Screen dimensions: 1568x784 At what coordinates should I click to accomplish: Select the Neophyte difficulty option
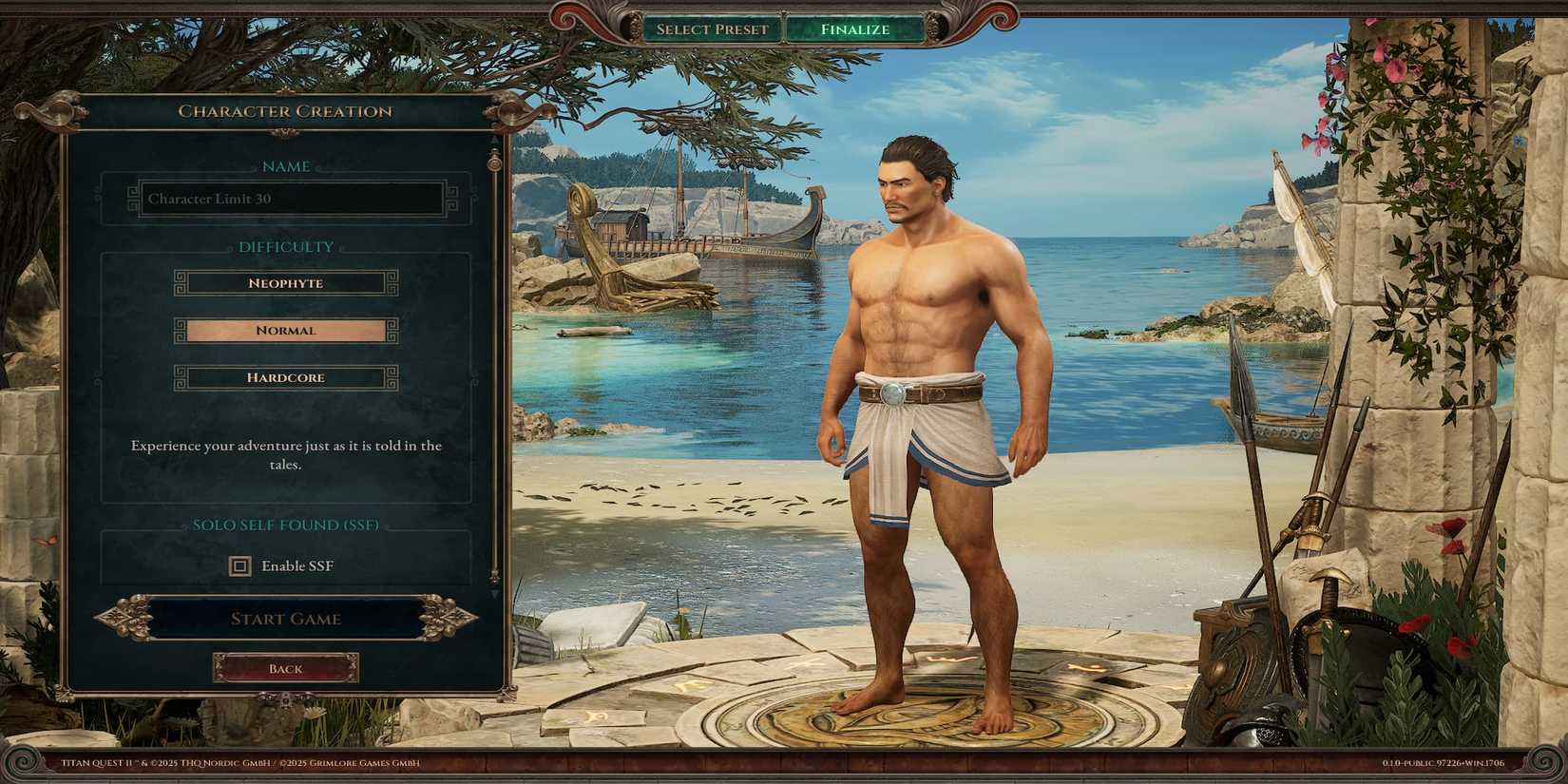click(x=285, y=282)
